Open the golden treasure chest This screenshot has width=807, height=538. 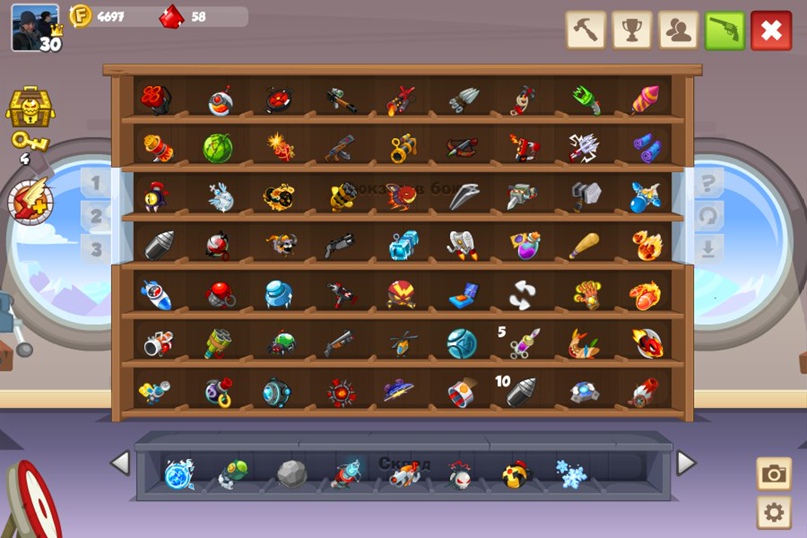click(30, 106)
